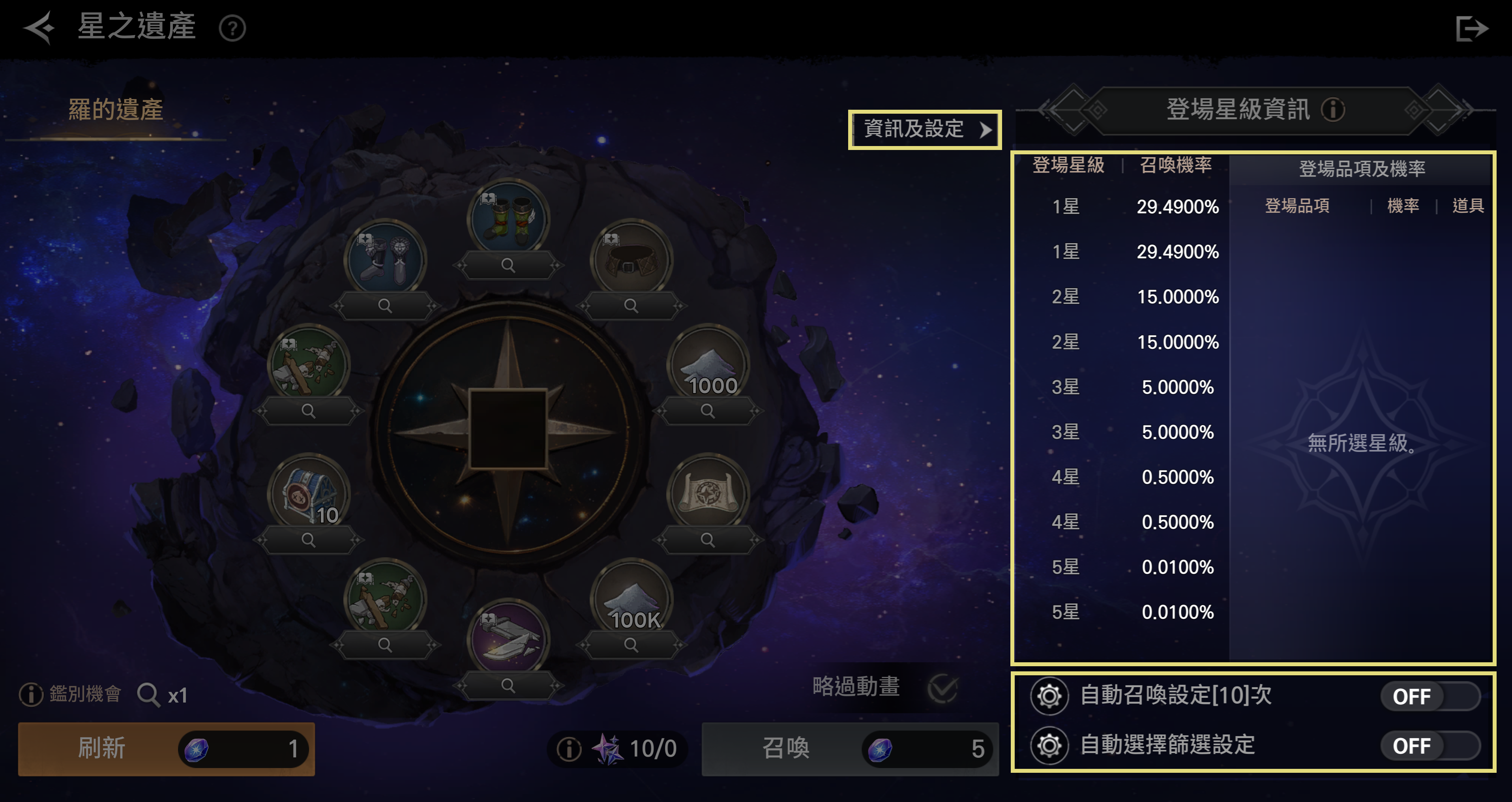Inspect the green boots item
The image size is (1512, 802).
point(508,265)
